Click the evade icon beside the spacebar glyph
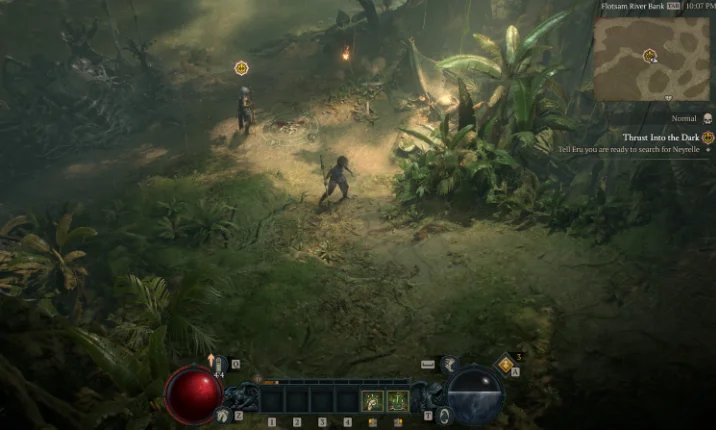 pos(449,365)
